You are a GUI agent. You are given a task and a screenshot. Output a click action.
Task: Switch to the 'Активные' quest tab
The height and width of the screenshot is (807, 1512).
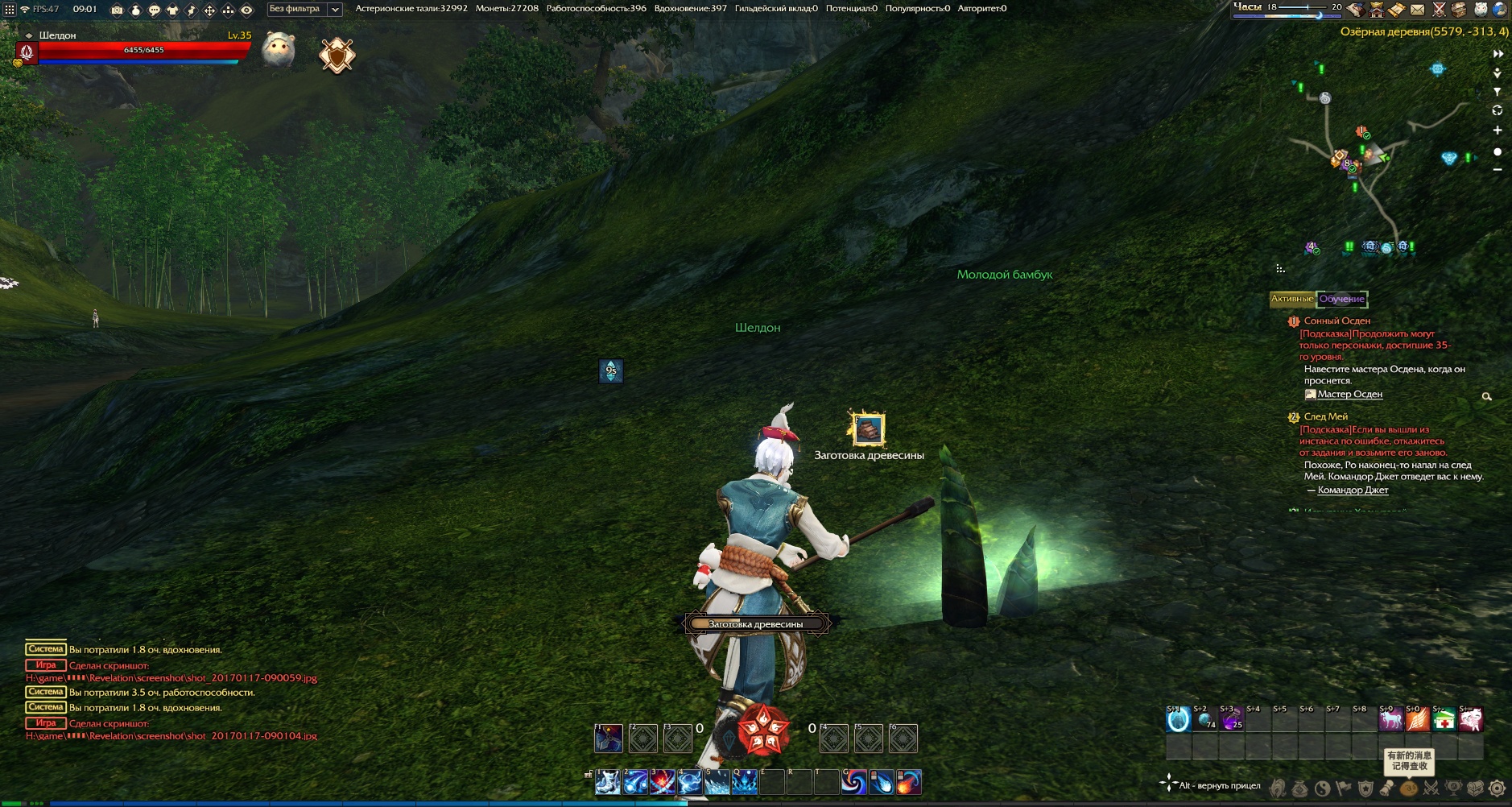1292,299
